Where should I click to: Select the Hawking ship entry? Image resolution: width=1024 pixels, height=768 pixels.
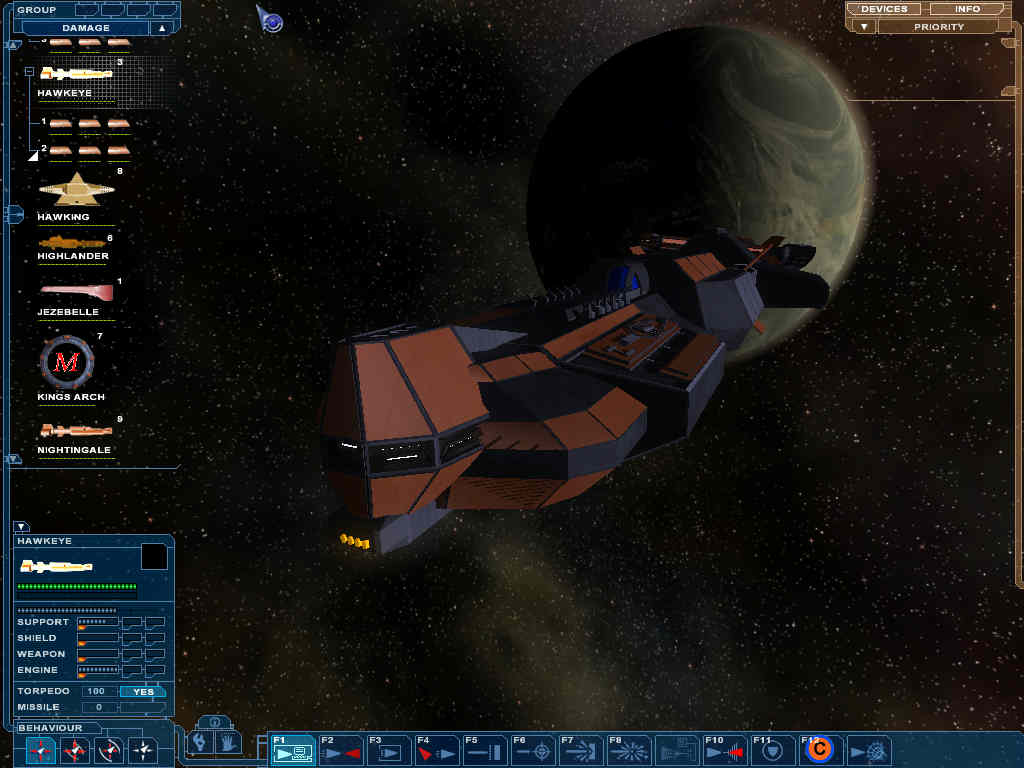click(76, 190)
